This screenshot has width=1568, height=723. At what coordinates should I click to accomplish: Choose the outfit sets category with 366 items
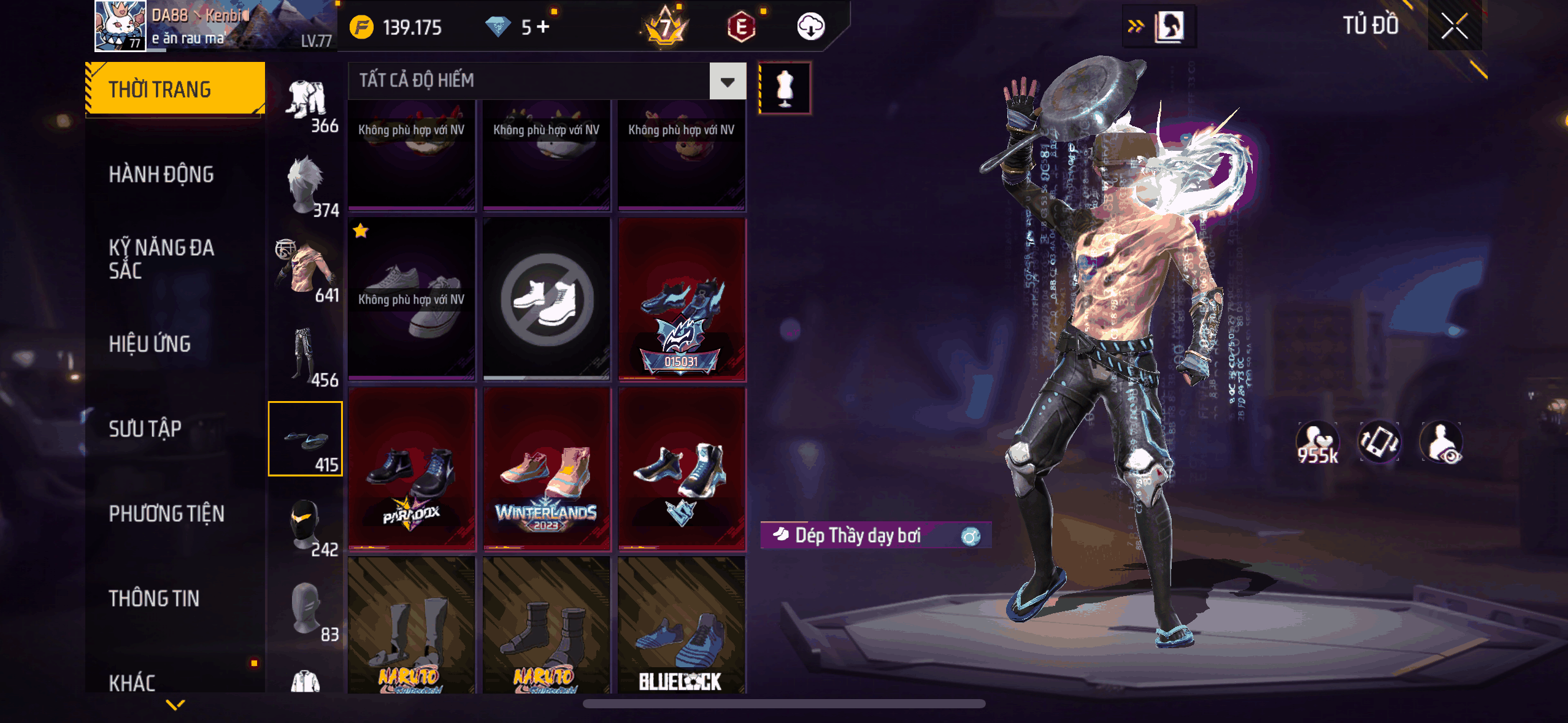point(306,105)
